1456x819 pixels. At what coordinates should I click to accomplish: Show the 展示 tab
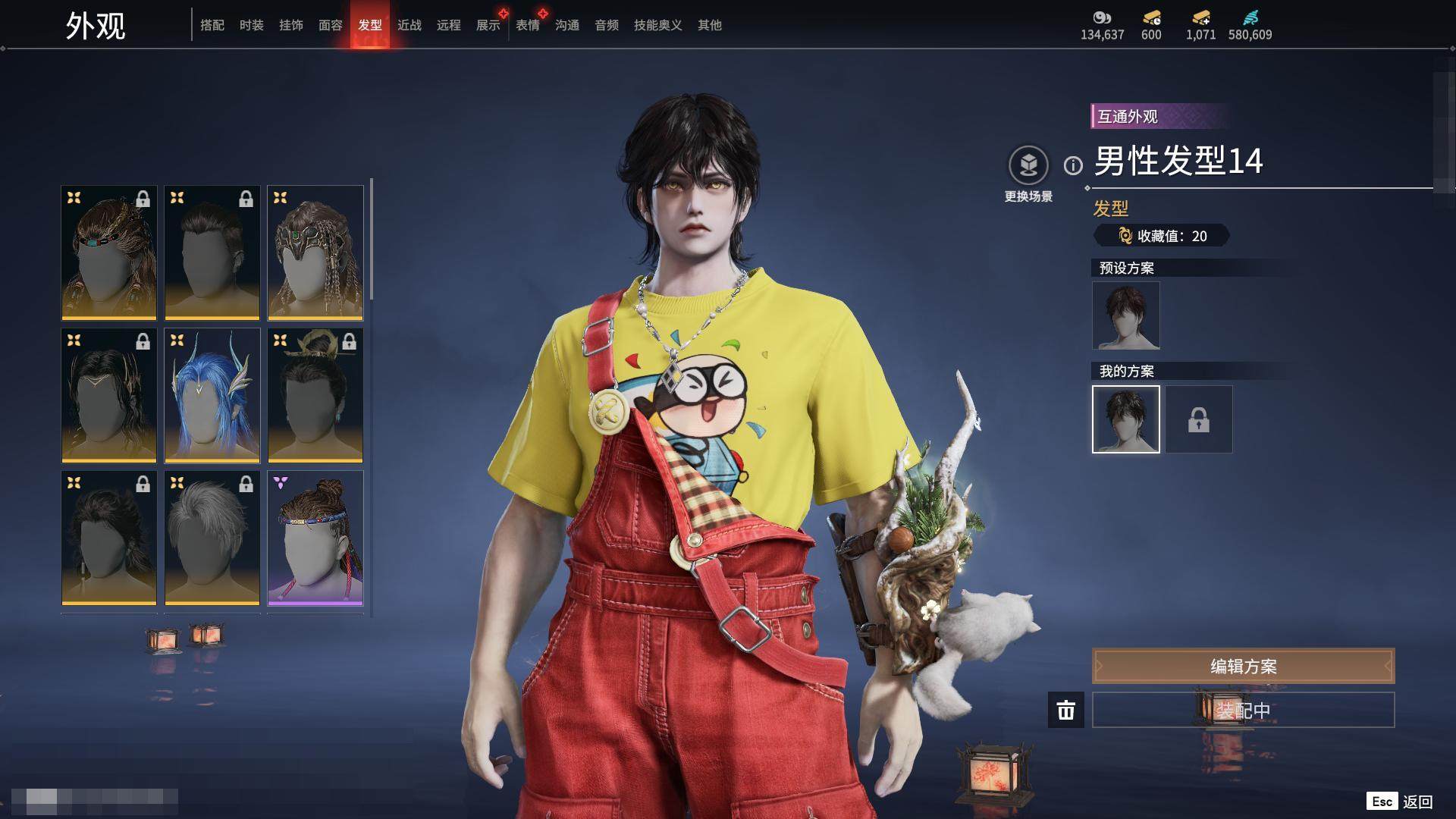[488, 25]
